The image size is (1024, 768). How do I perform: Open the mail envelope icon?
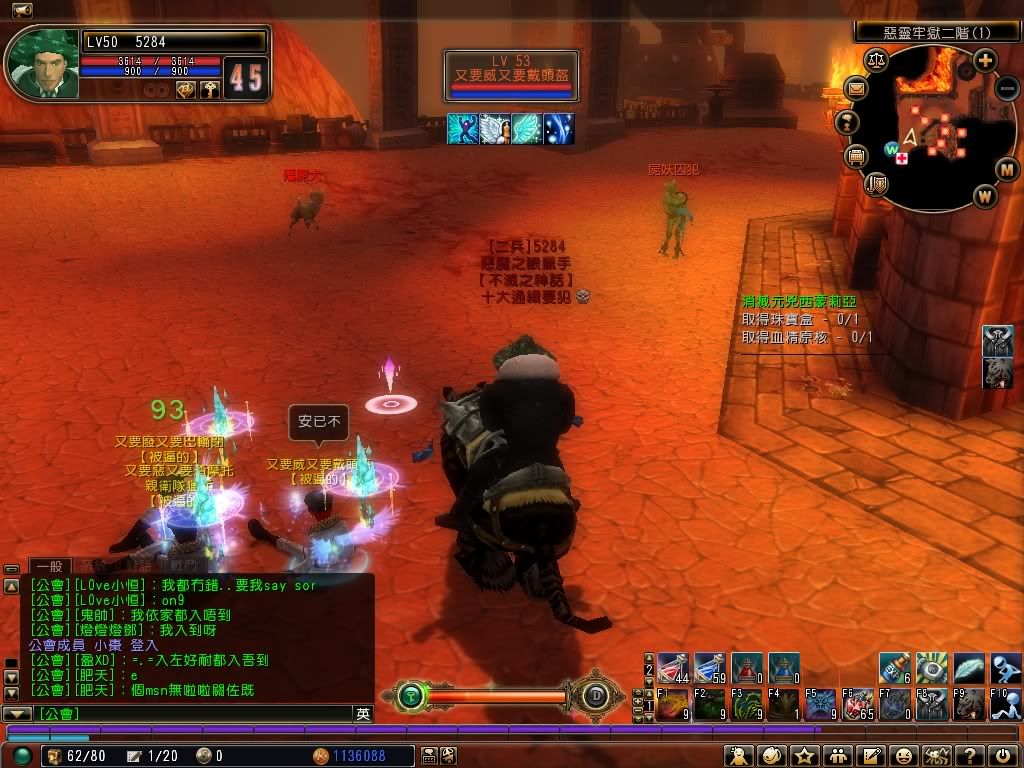[857, 89]
